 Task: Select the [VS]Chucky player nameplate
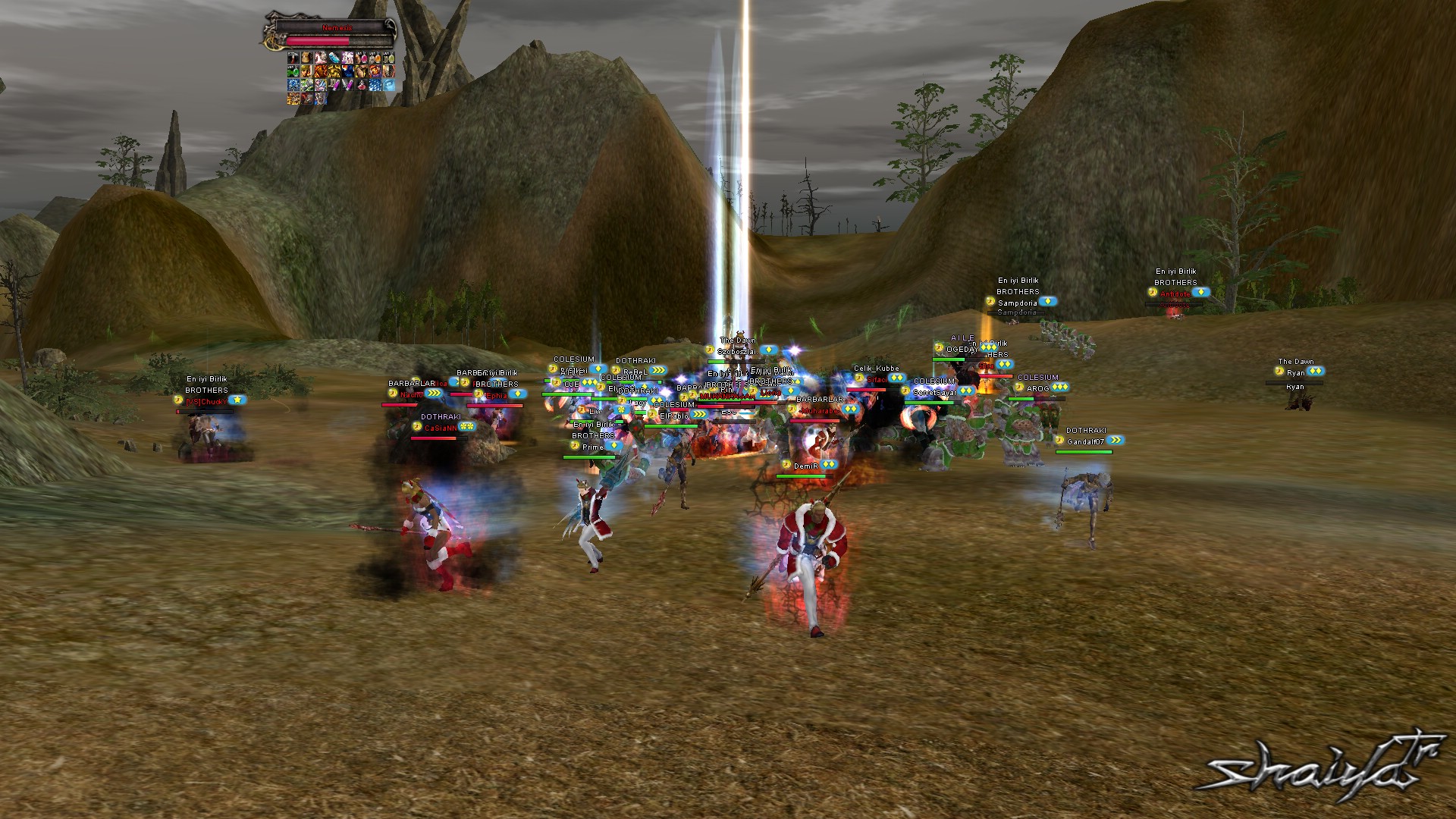[x=206, y=402]
